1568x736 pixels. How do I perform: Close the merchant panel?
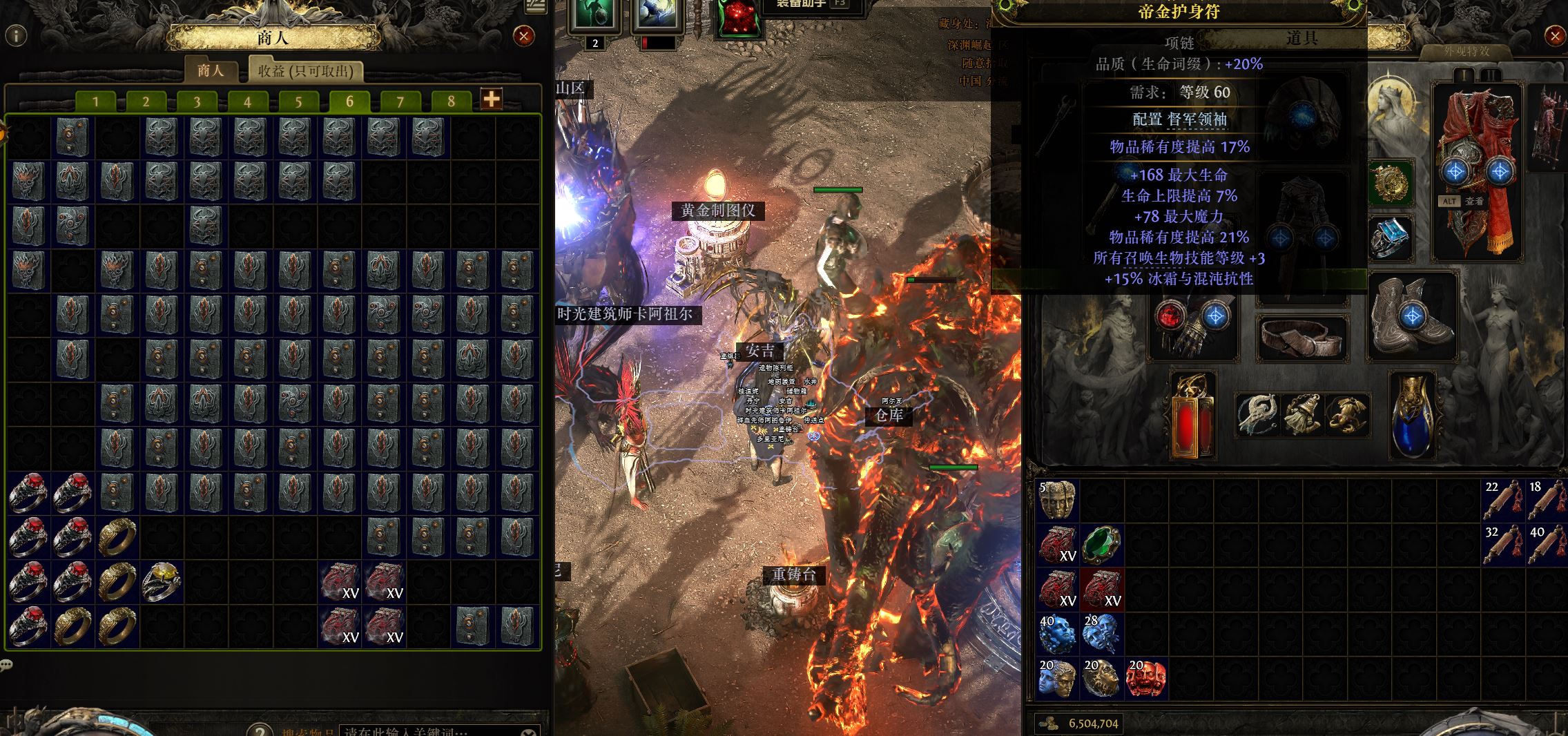pyautogui.click(x=524, y=35)
